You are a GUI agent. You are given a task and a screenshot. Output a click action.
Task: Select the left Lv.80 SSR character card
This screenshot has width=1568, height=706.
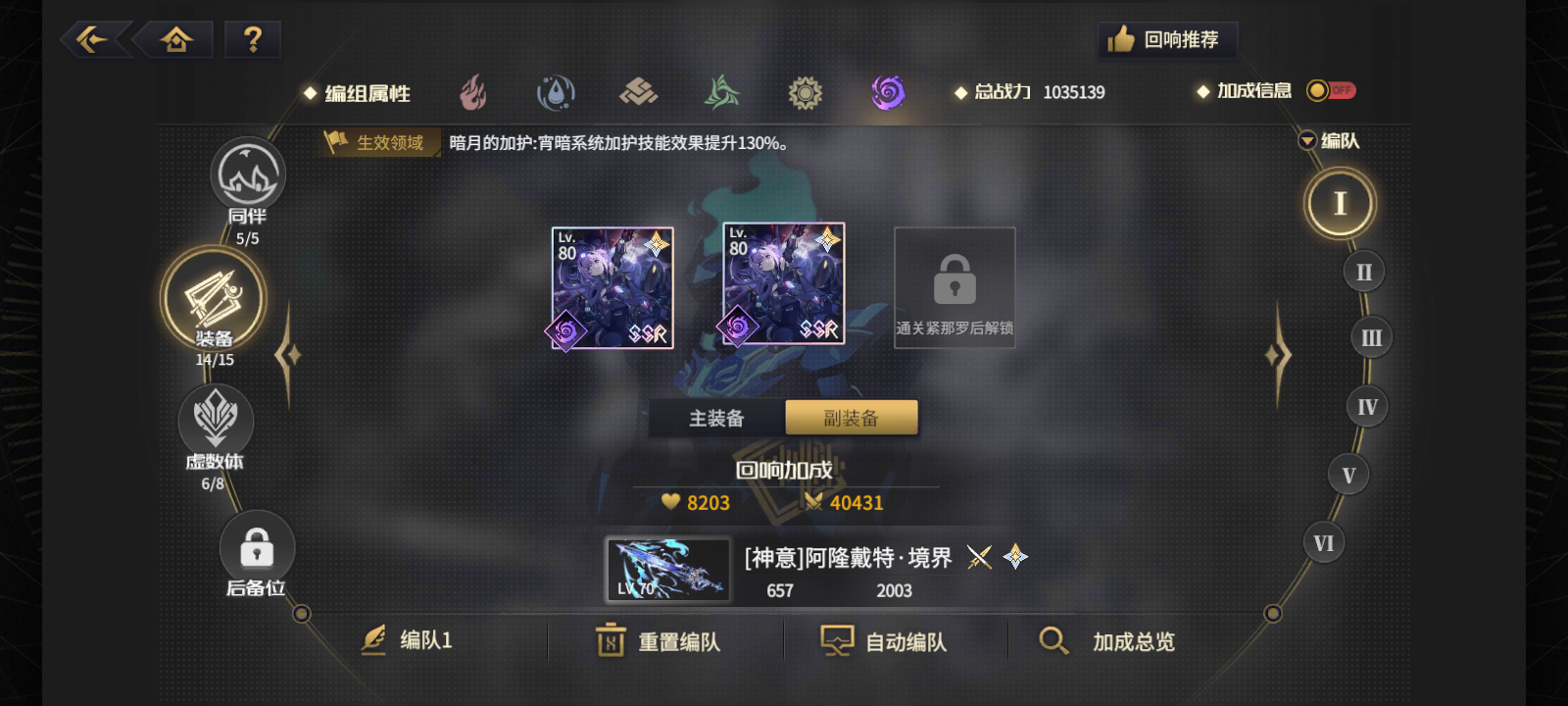pyautogui.click(x=612, y=287)
